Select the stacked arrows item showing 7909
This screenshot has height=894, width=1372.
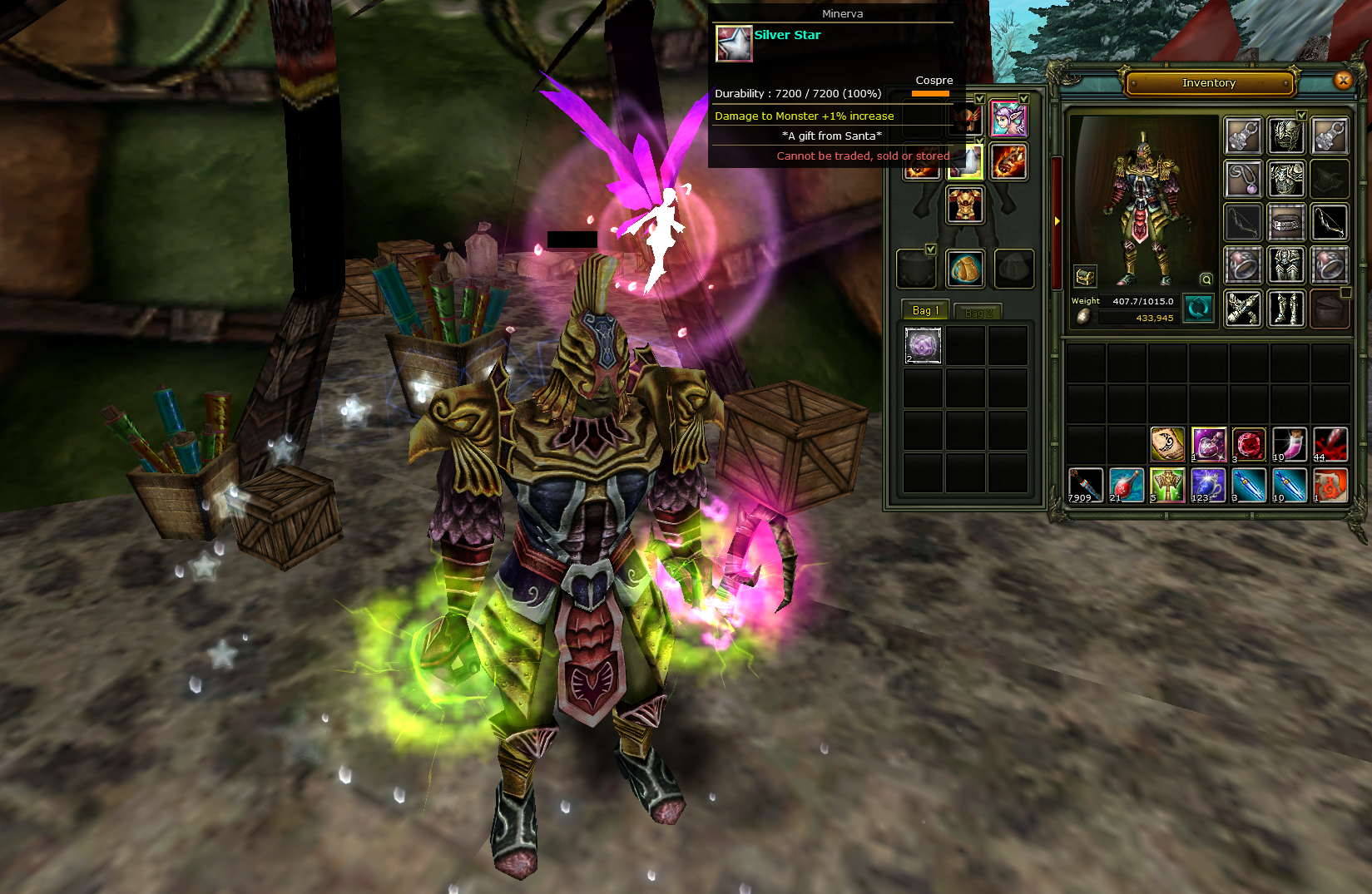point(1085,484)
